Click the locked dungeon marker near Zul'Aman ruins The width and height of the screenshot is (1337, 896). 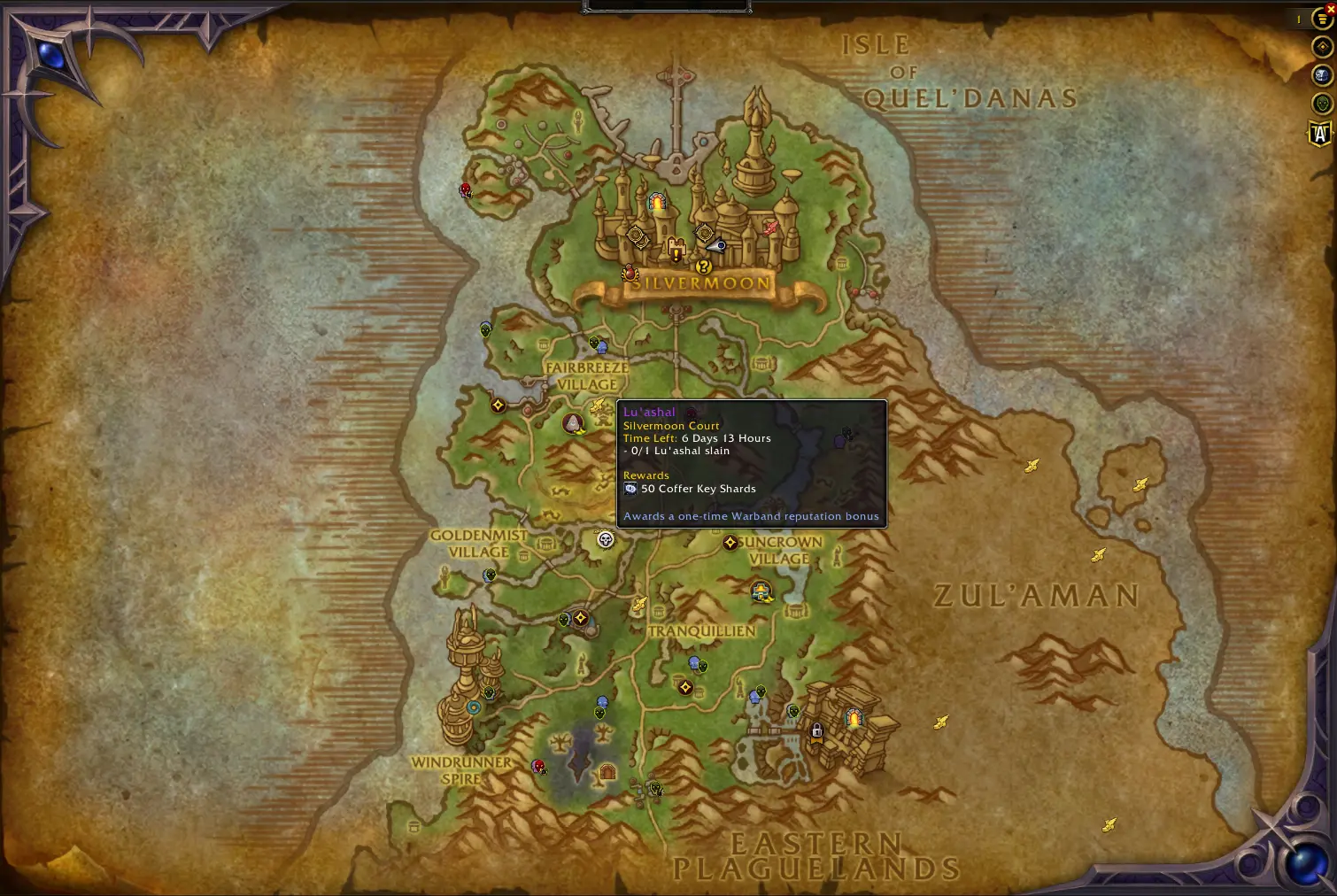[x=817, y=732]
